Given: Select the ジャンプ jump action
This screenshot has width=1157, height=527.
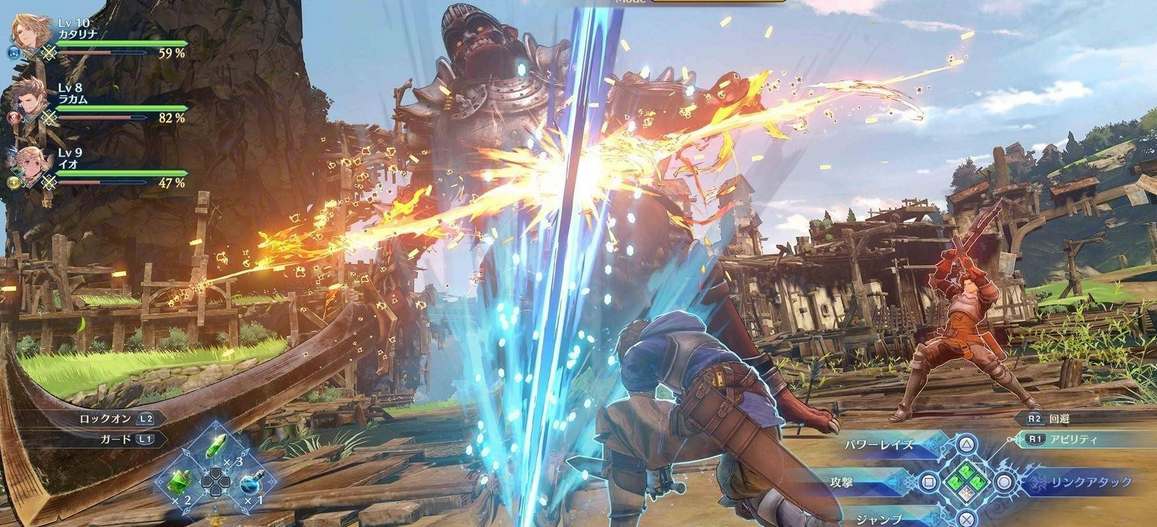Looking at the screenshot, I should [878, 518].
